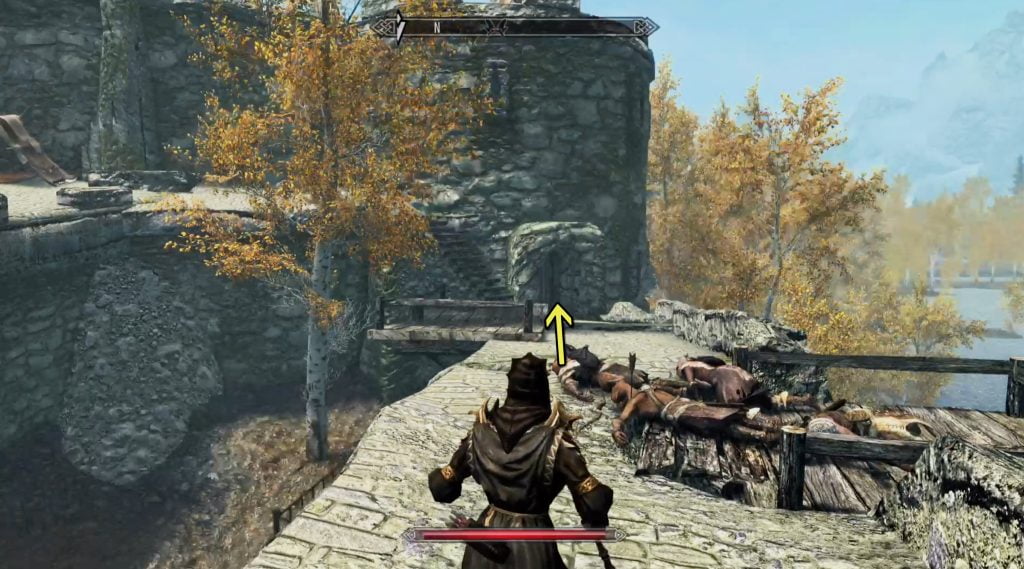
Task: Click the white quest marker on the compass
Action: pos(400,27)
